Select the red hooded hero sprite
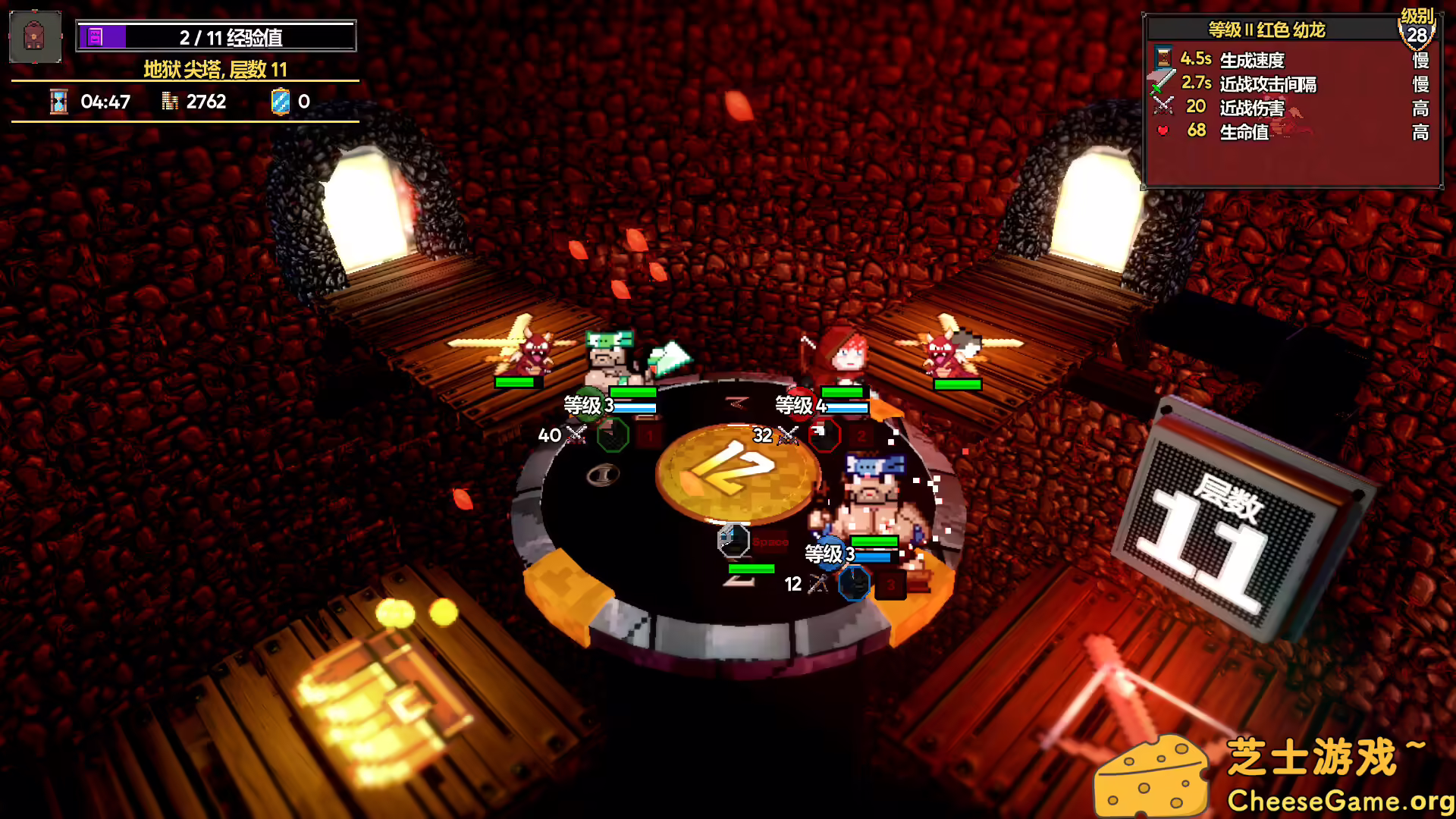The image size is (1456, 819). [844, 356]
